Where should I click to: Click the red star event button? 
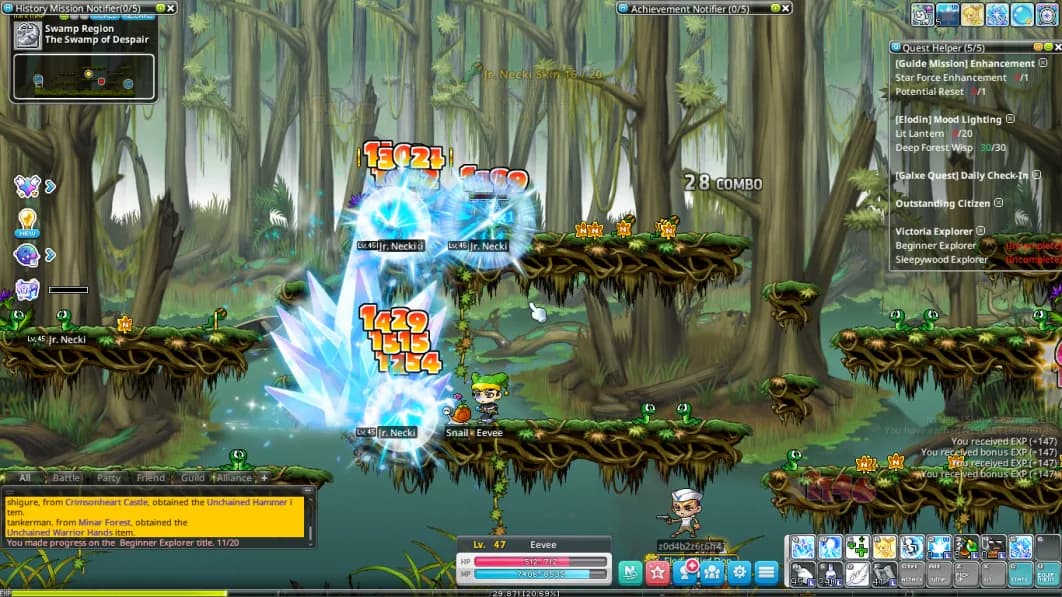tap(657, 572)
